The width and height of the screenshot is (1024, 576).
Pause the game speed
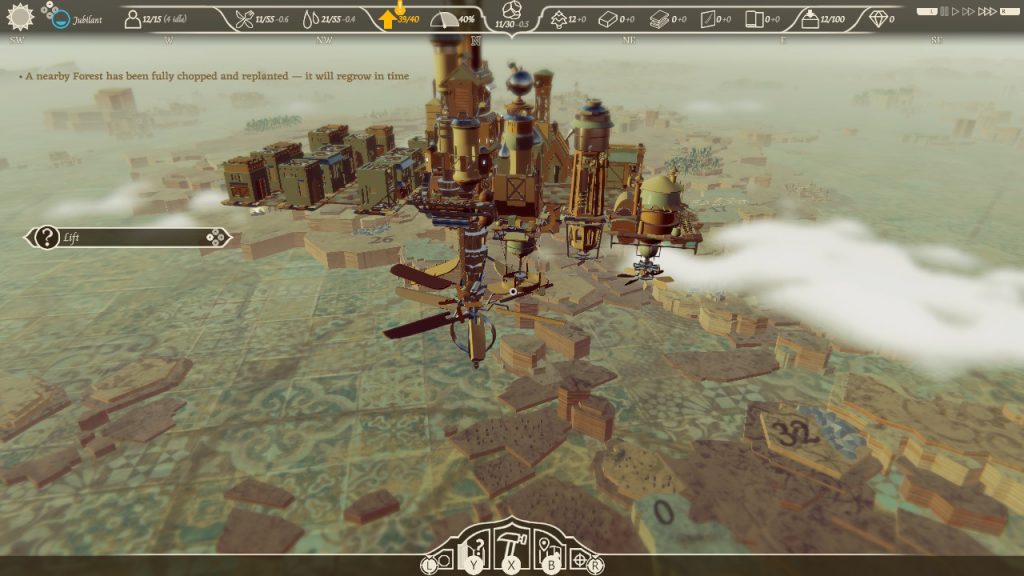(x=943, y=12)
